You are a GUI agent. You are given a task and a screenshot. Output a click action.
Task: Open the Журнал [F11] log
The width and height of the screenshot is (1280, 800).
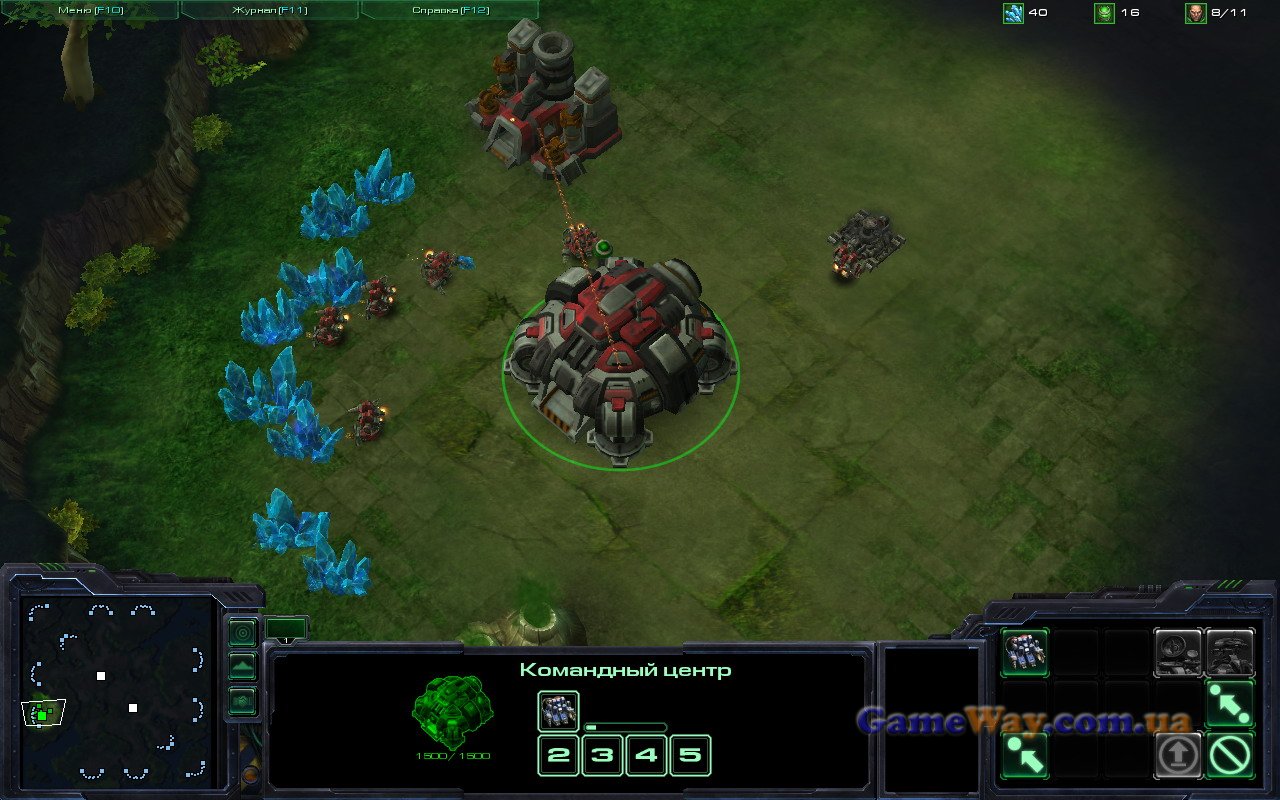click(270, 10)
